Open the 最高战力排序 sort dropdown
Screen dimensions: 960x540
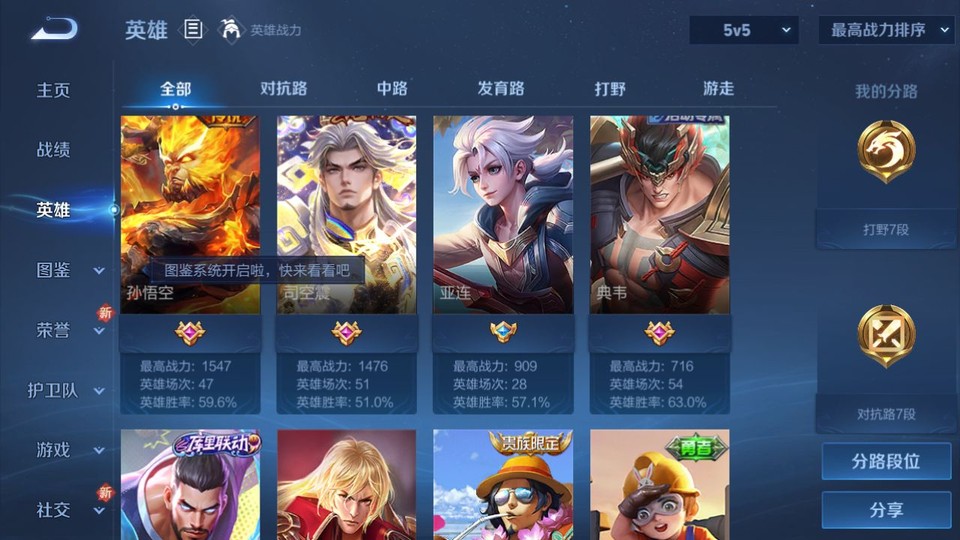(886, 30)
